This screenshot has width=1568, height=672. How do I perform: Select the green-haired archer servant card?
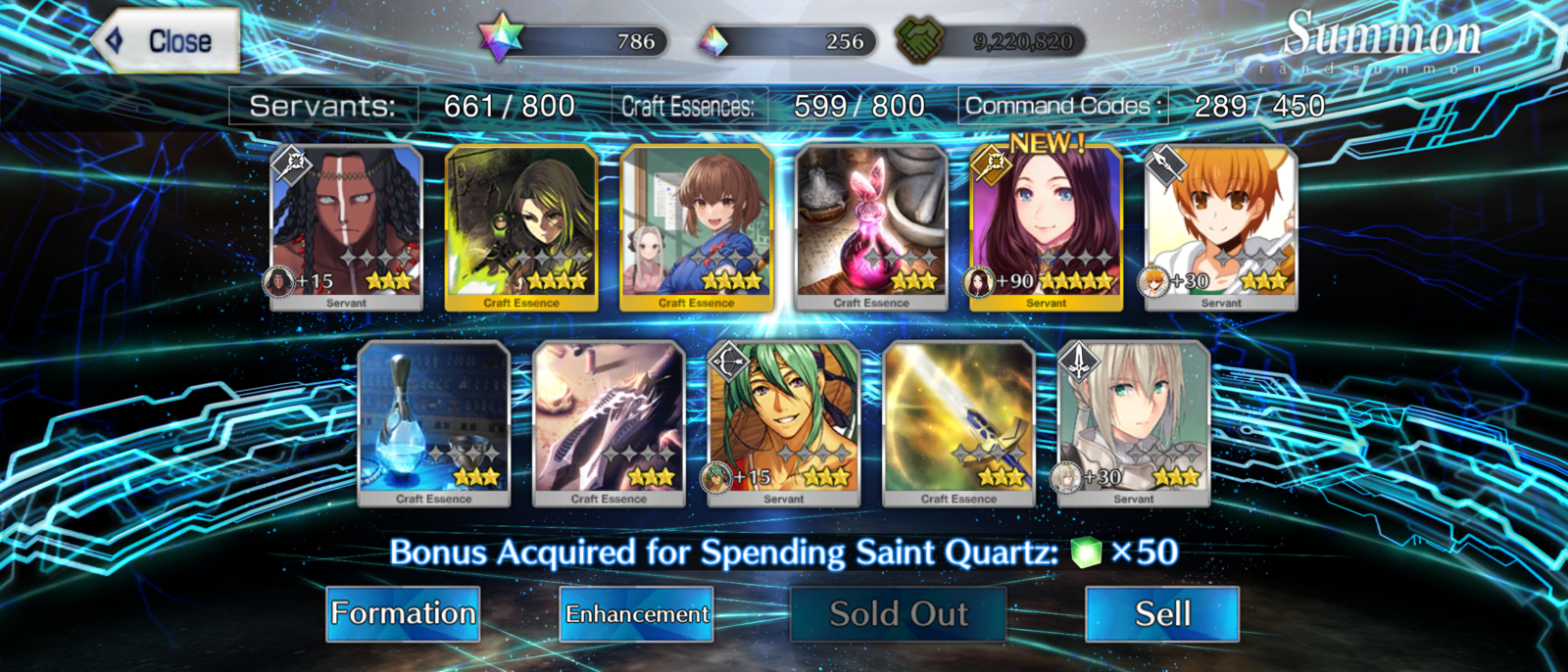click(x=784, y=423)
